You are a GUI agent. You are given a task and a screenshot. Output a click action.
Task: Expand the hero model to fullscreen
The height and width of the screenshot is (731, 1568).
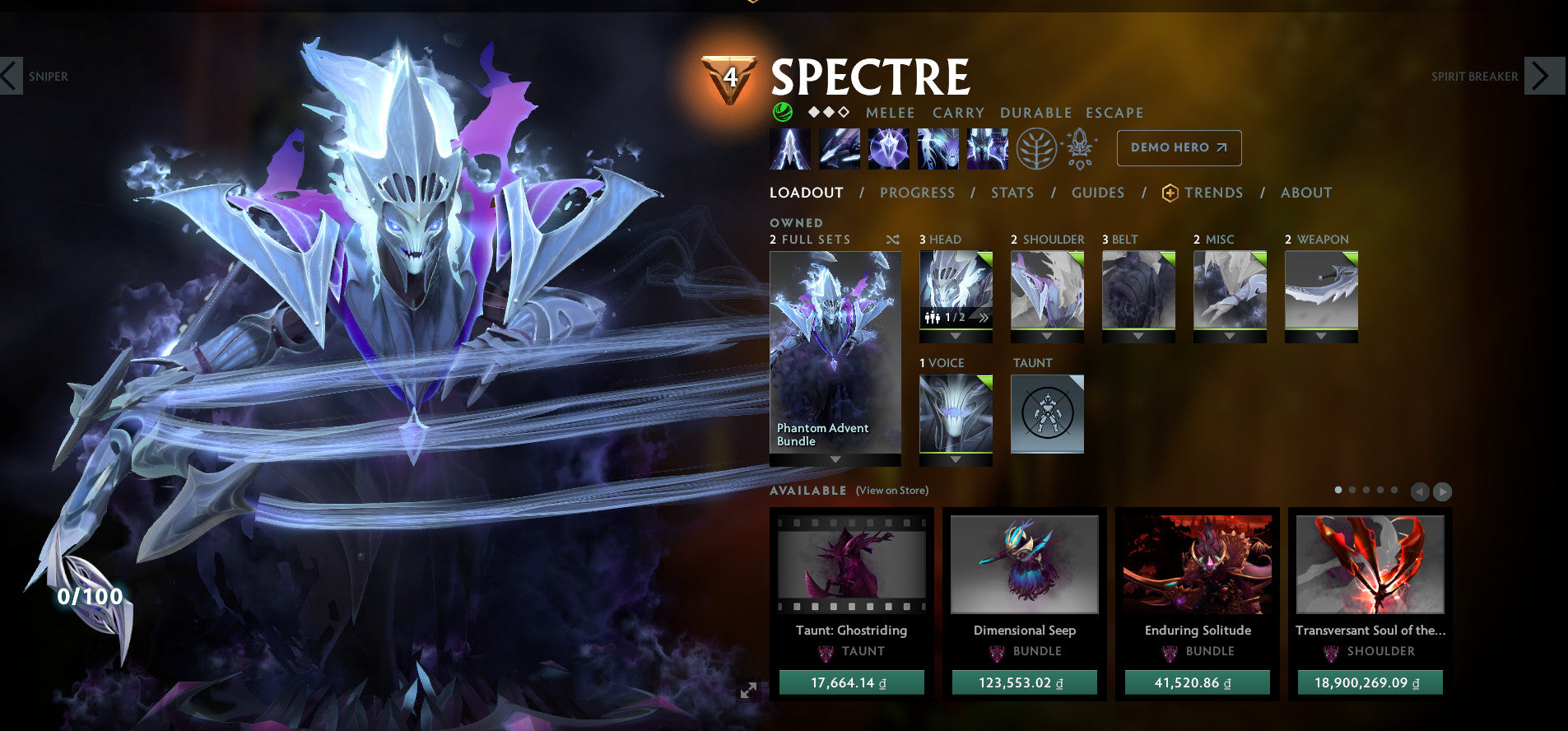point(748,691)
